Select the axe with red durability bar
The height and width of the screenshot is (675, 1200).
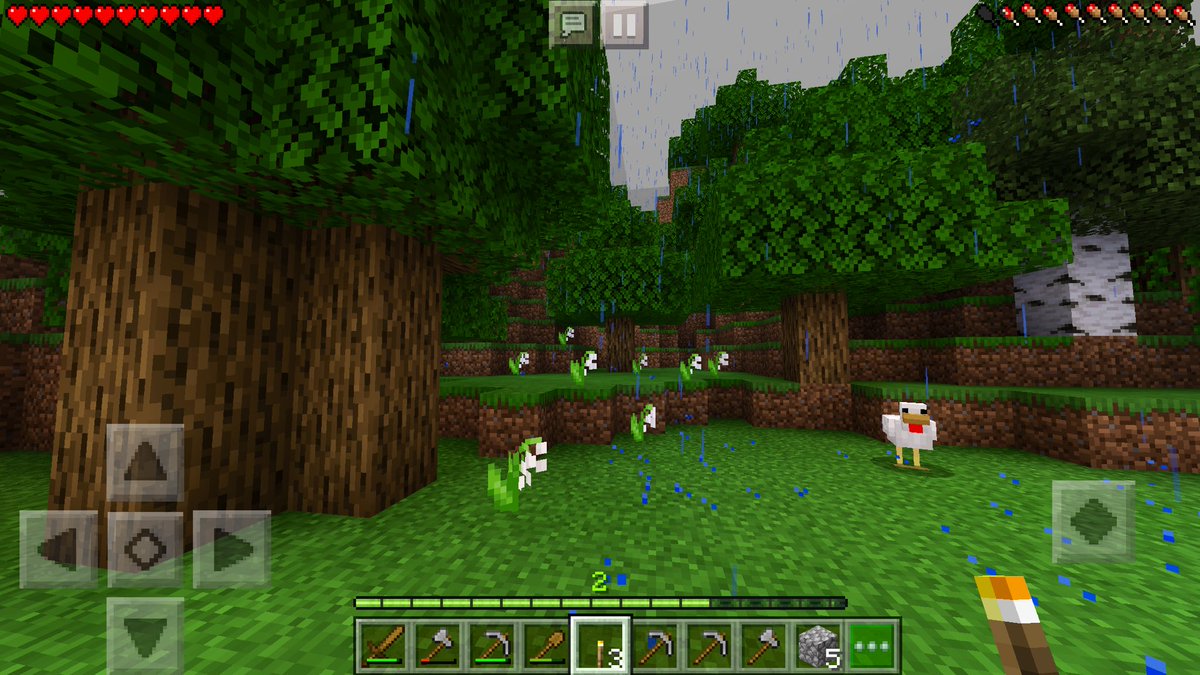(436, 646)
